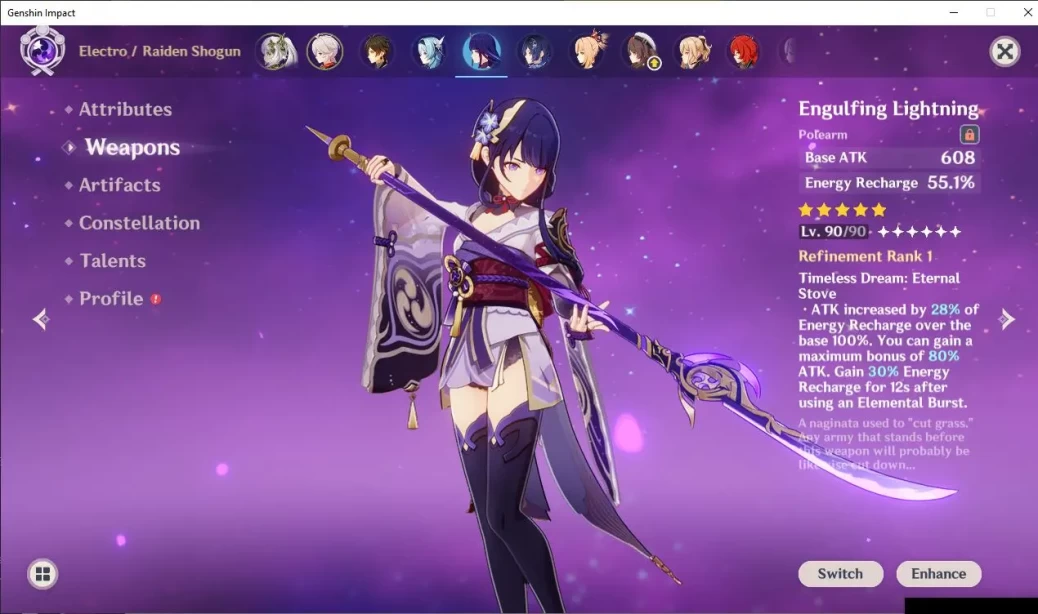Image resolution: width=1038 pixels, height=614 pixels.
Task: Switch to the Yoimiya portrait
Action: (x=586, y=51)
